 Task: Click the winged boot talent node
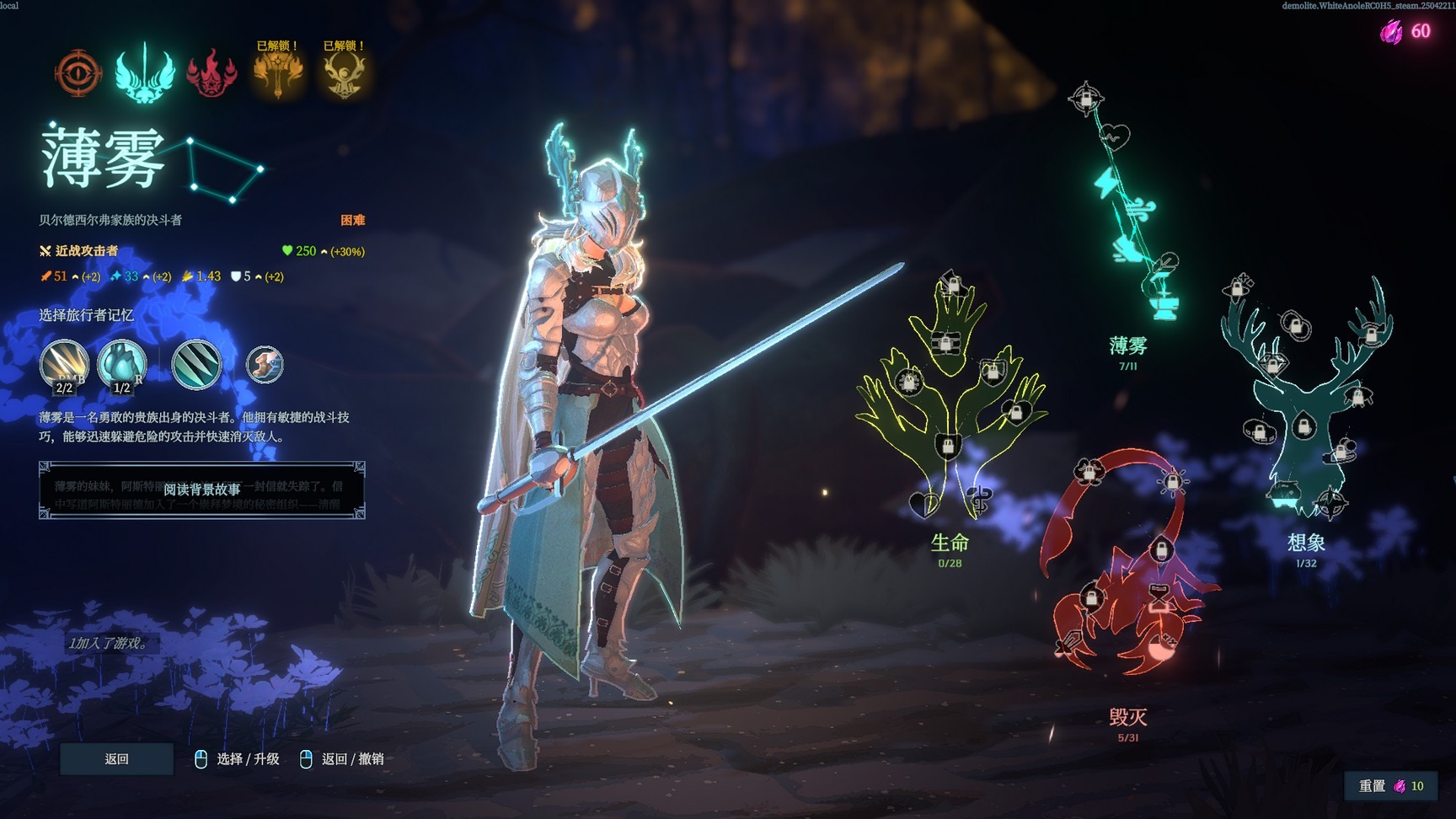1125,248
